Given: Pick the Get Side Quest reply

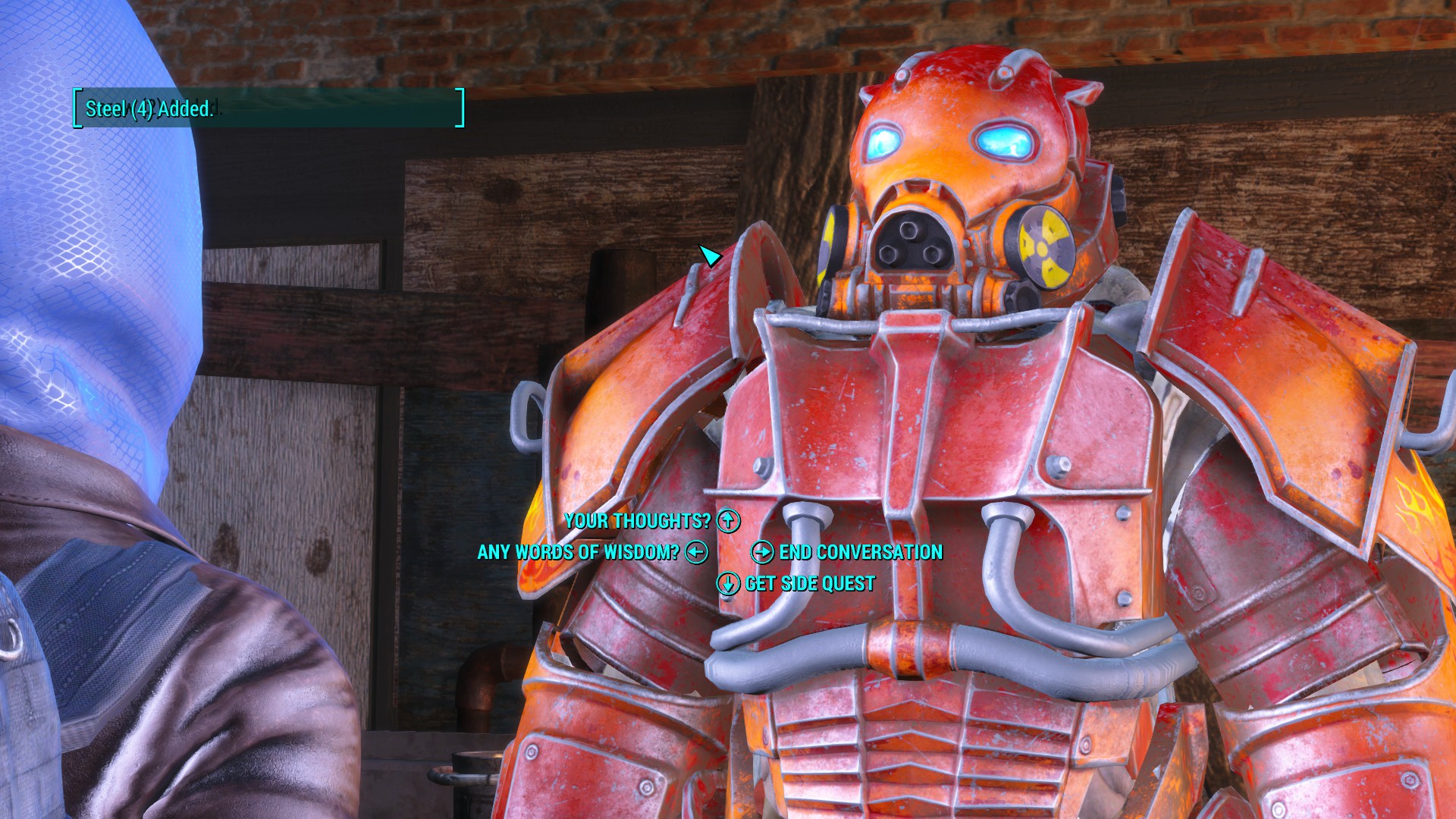Looking at the screenshot, I should coord(809,583).
